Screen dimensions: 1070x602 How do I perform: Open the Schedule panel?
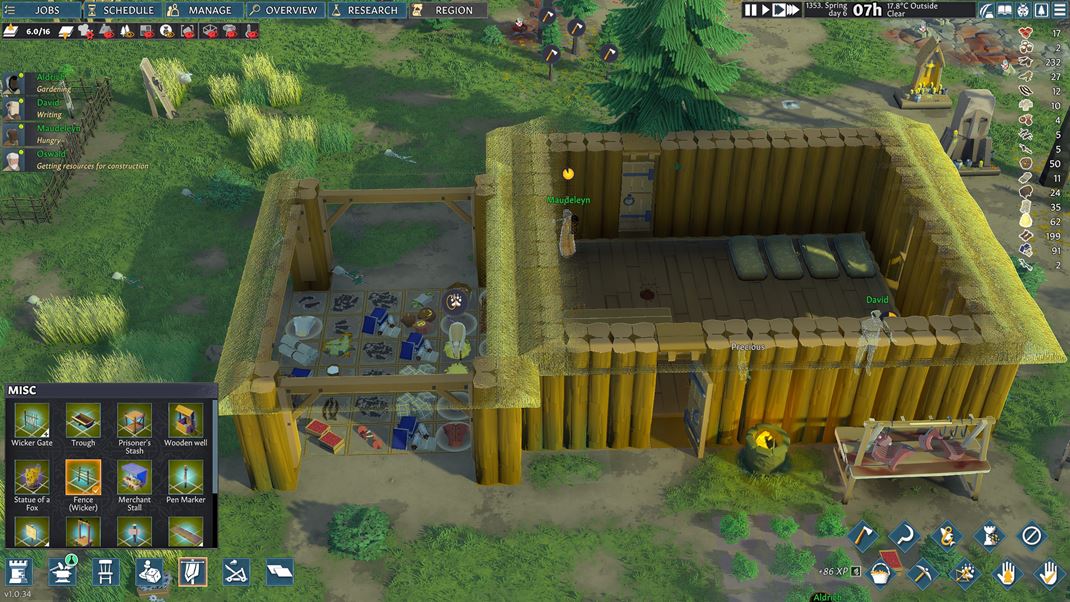[121, 10]
